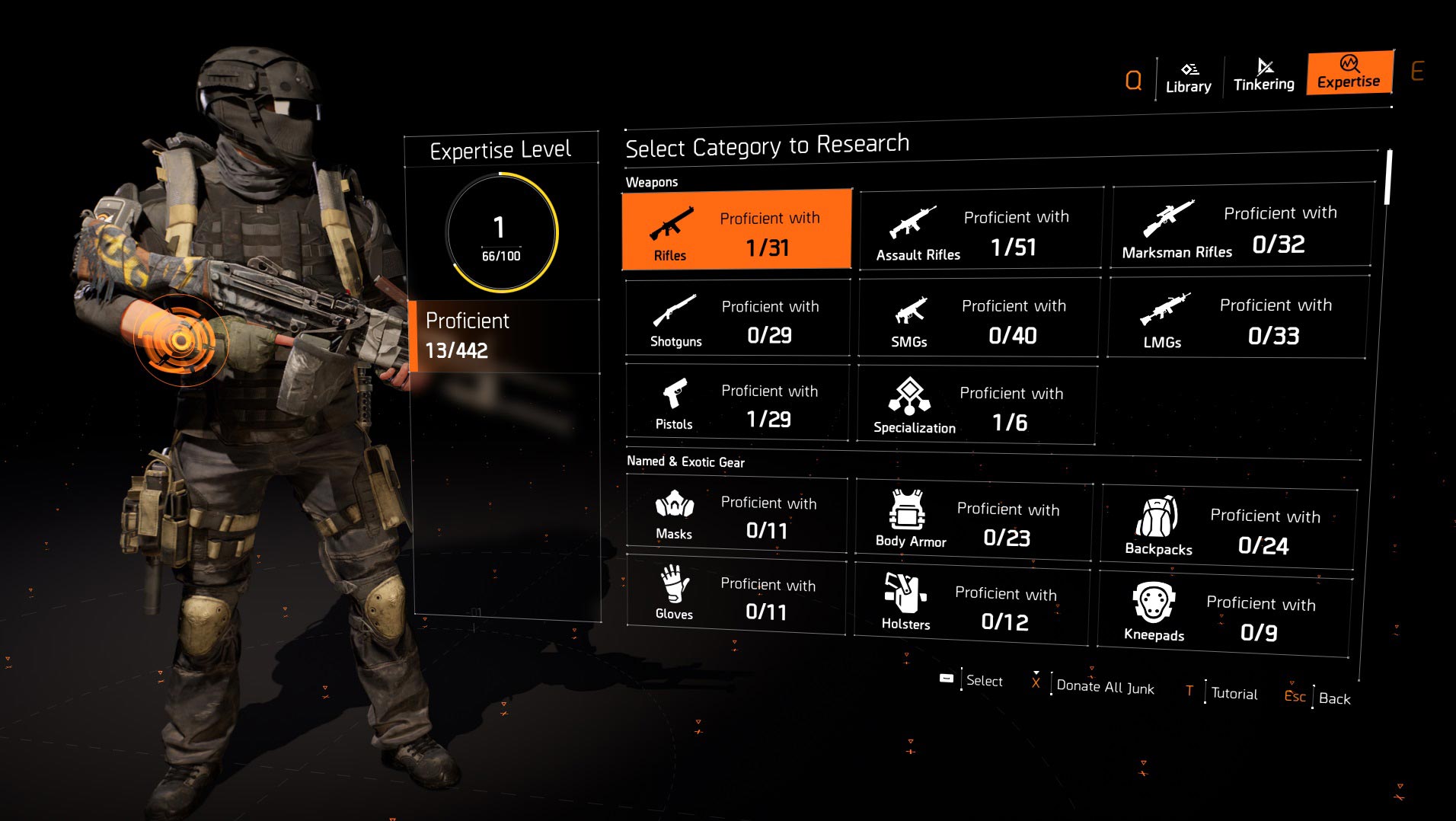Pick the Shotguns research category

(737, 318)
